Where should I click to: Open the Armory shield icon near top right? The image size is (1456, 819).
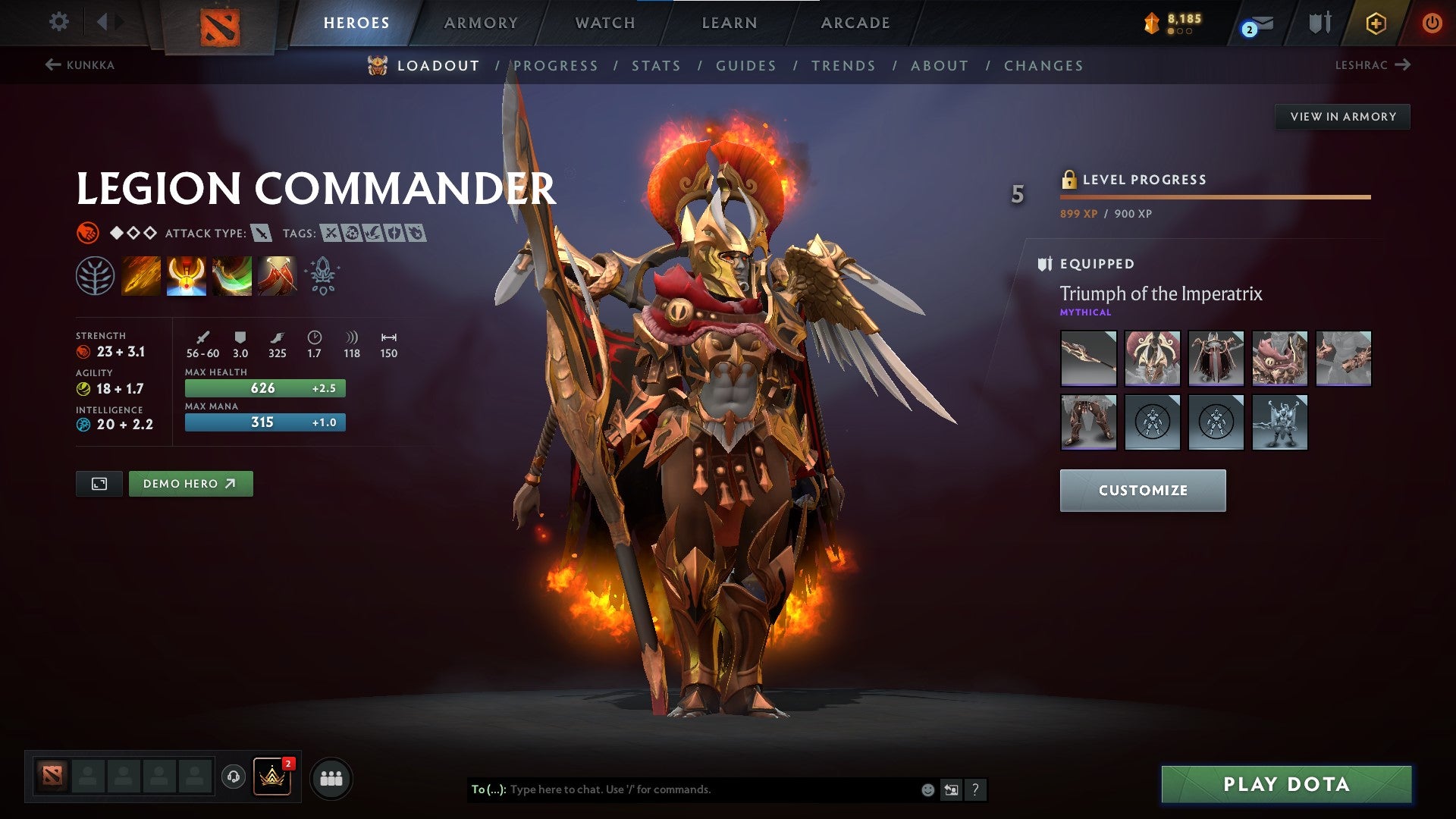tap(1319, 22)
